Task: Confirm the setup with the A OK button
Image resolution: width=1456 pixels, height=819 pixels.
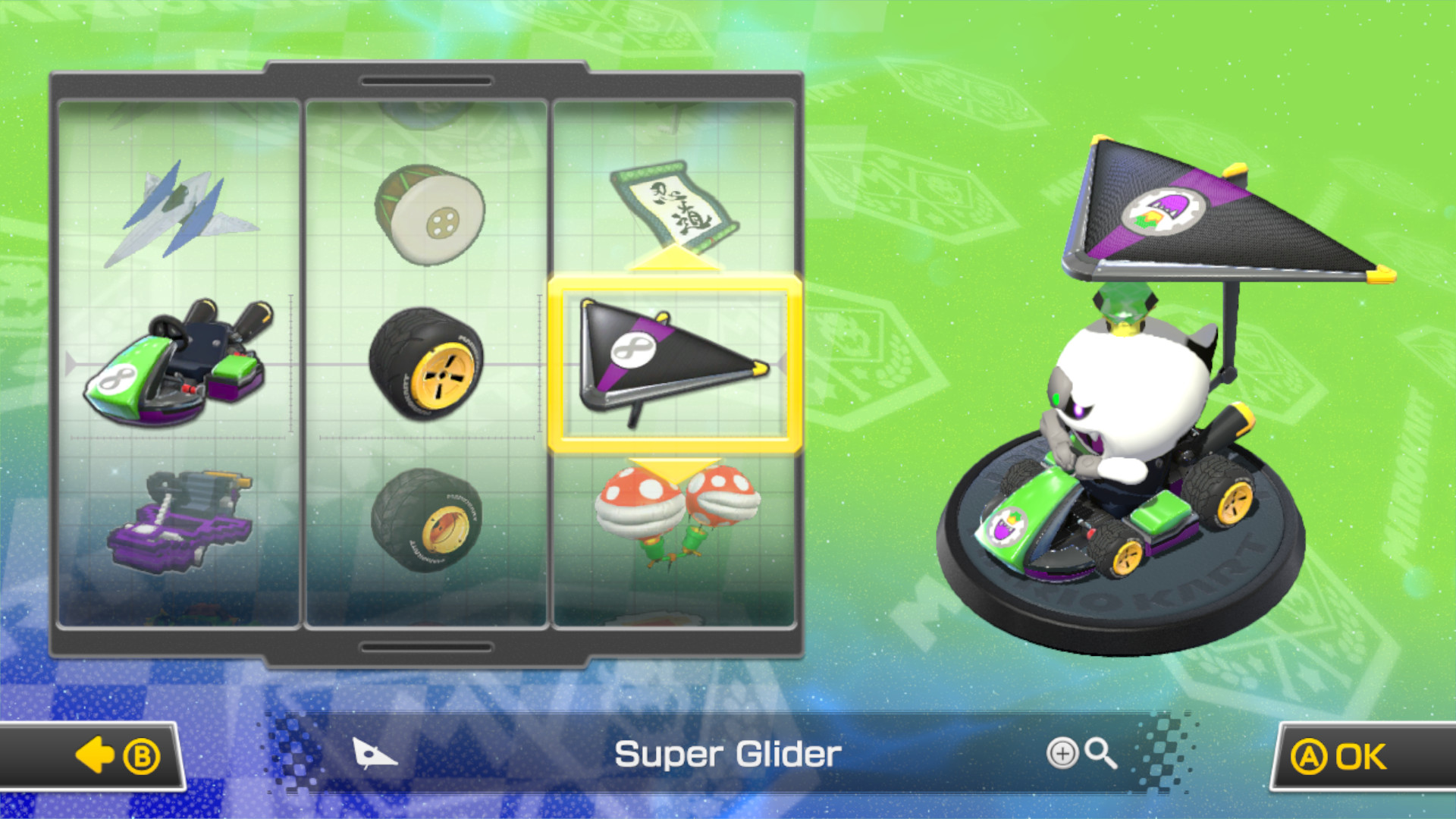Action: 1357,755
